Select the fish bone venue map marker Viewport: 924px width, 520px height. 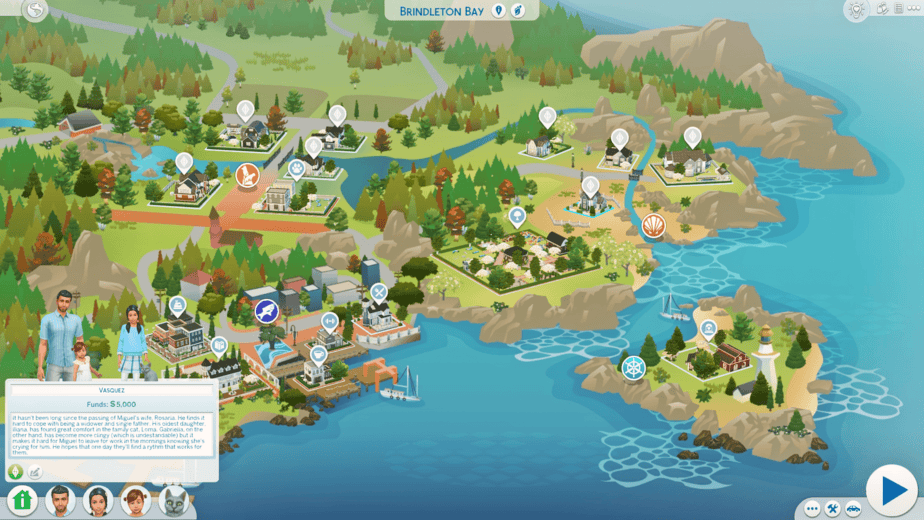point(266,311)
